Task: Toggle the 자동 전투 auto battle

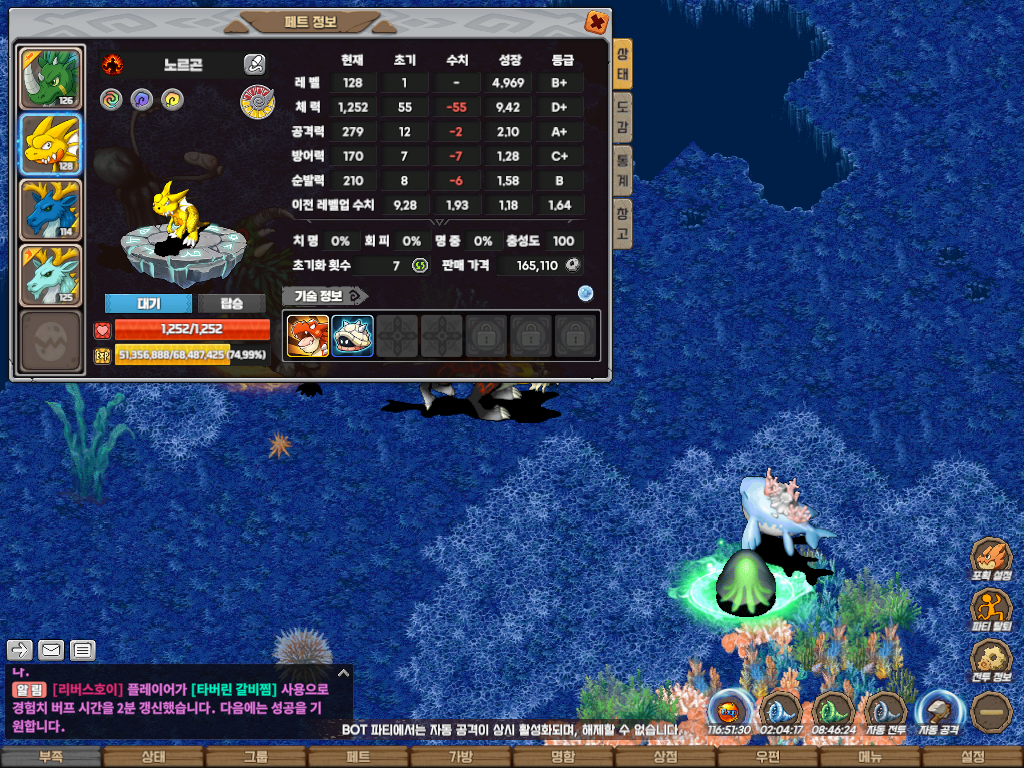Action: pyautogui.click(x=885, y=712)
